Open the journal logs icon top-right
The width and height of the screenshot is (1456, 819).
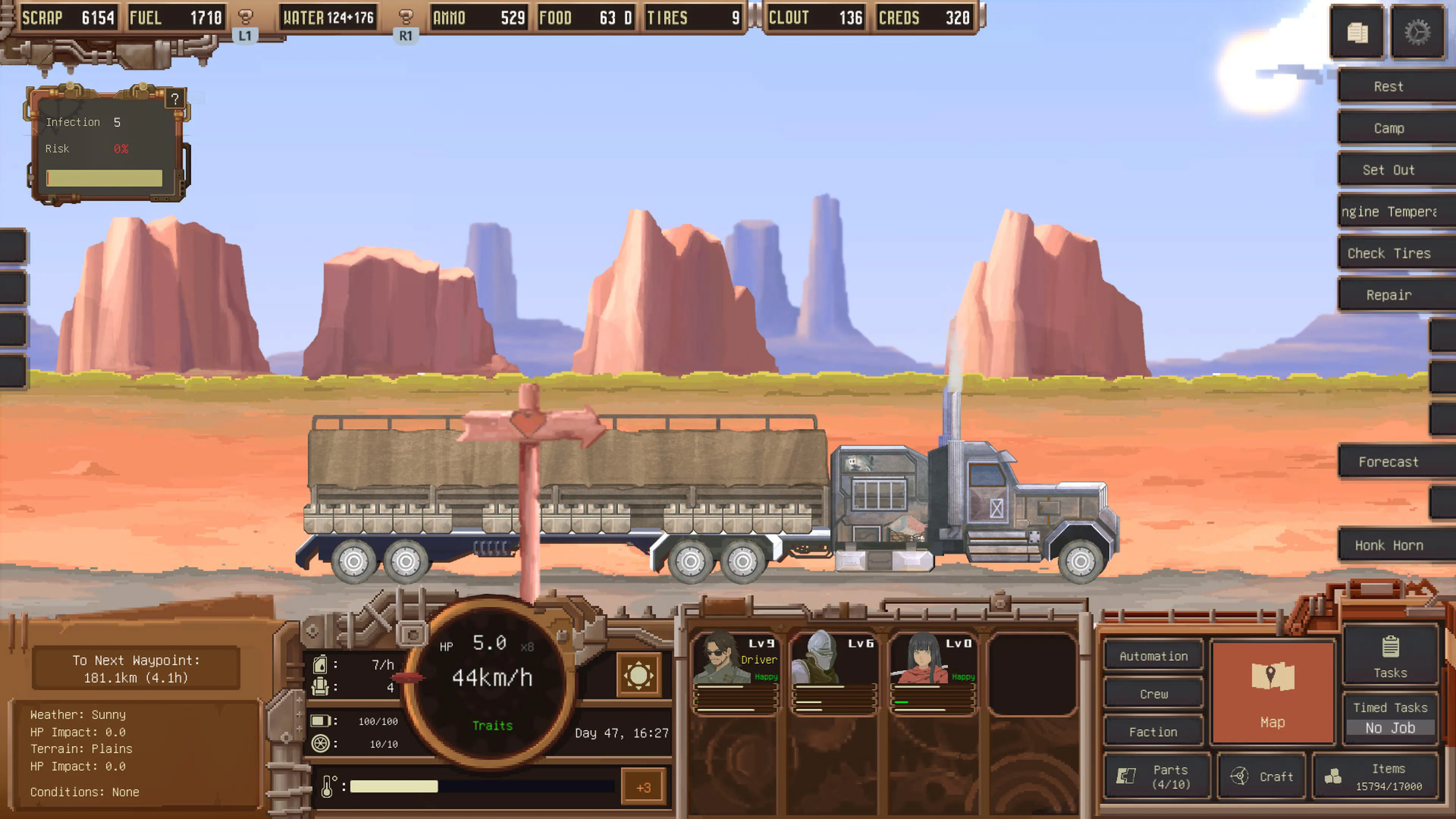1358,32
